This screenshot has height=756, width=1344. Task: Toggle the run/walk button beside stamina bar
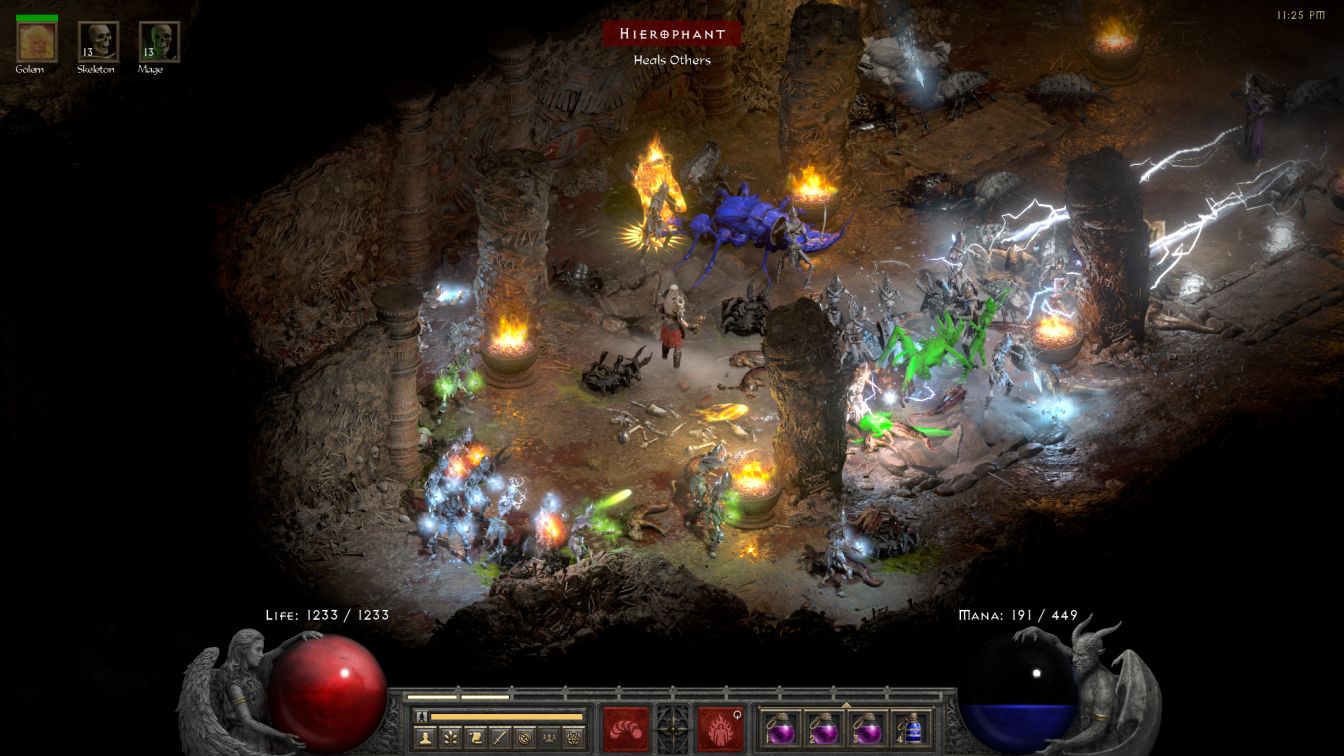point(422,716)
